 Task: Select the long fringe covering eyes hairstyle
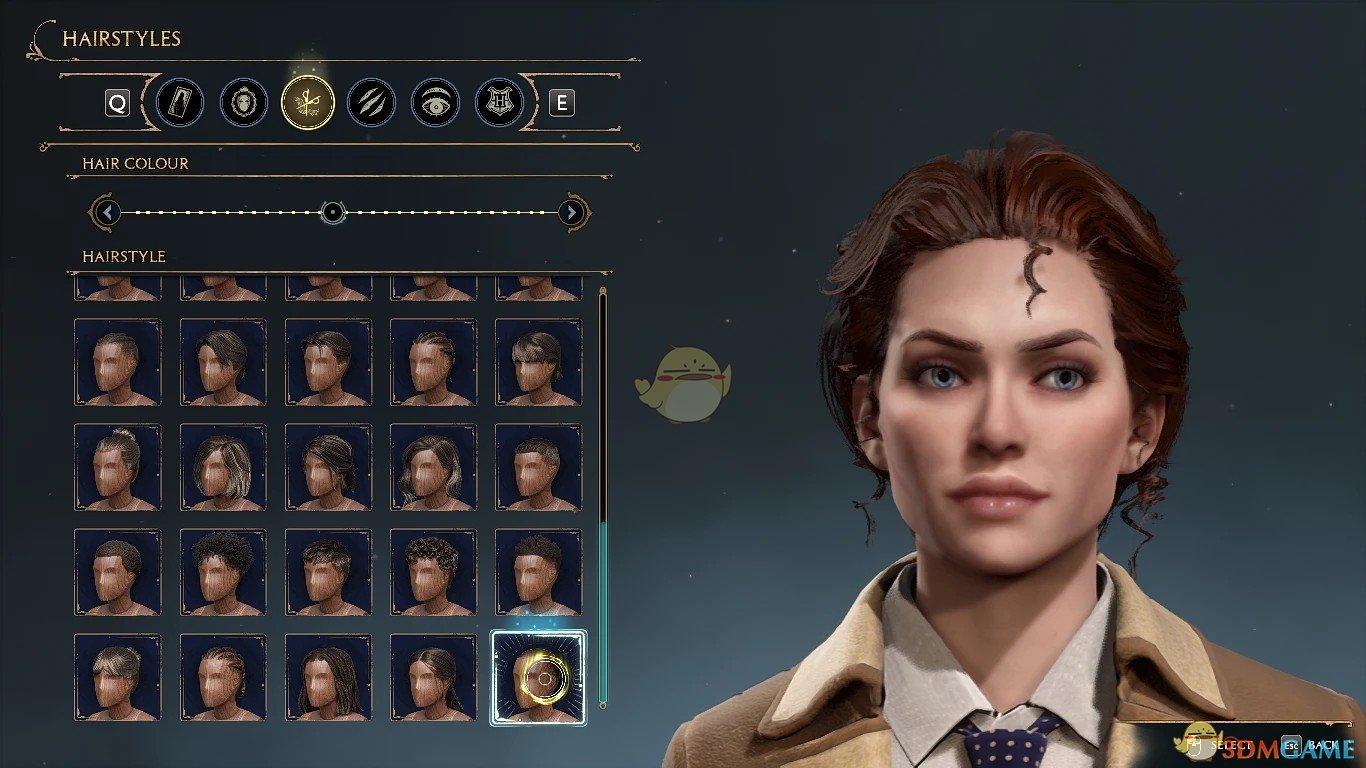[x=538, y=362]
